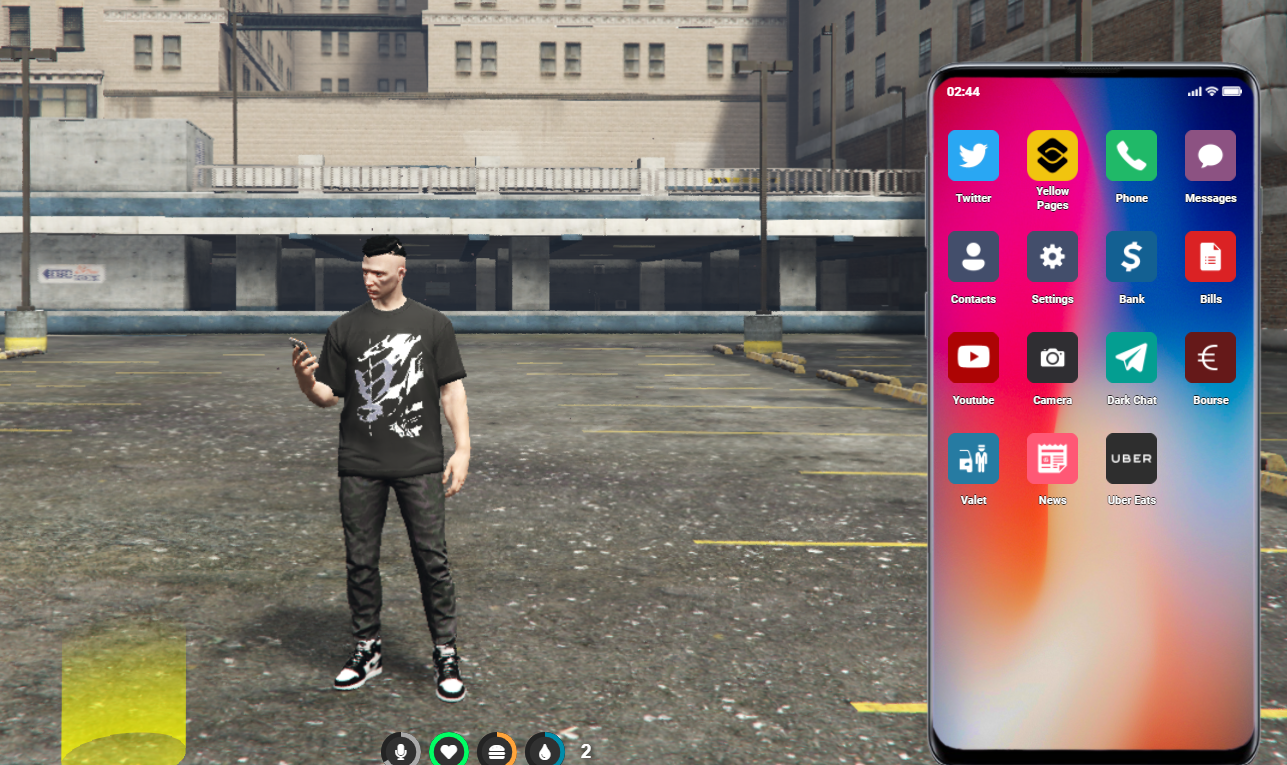Image resolution: width=1287 pixels, height=765 pixels.
Task: Launch the Phone app
Action: point(1131,156)
